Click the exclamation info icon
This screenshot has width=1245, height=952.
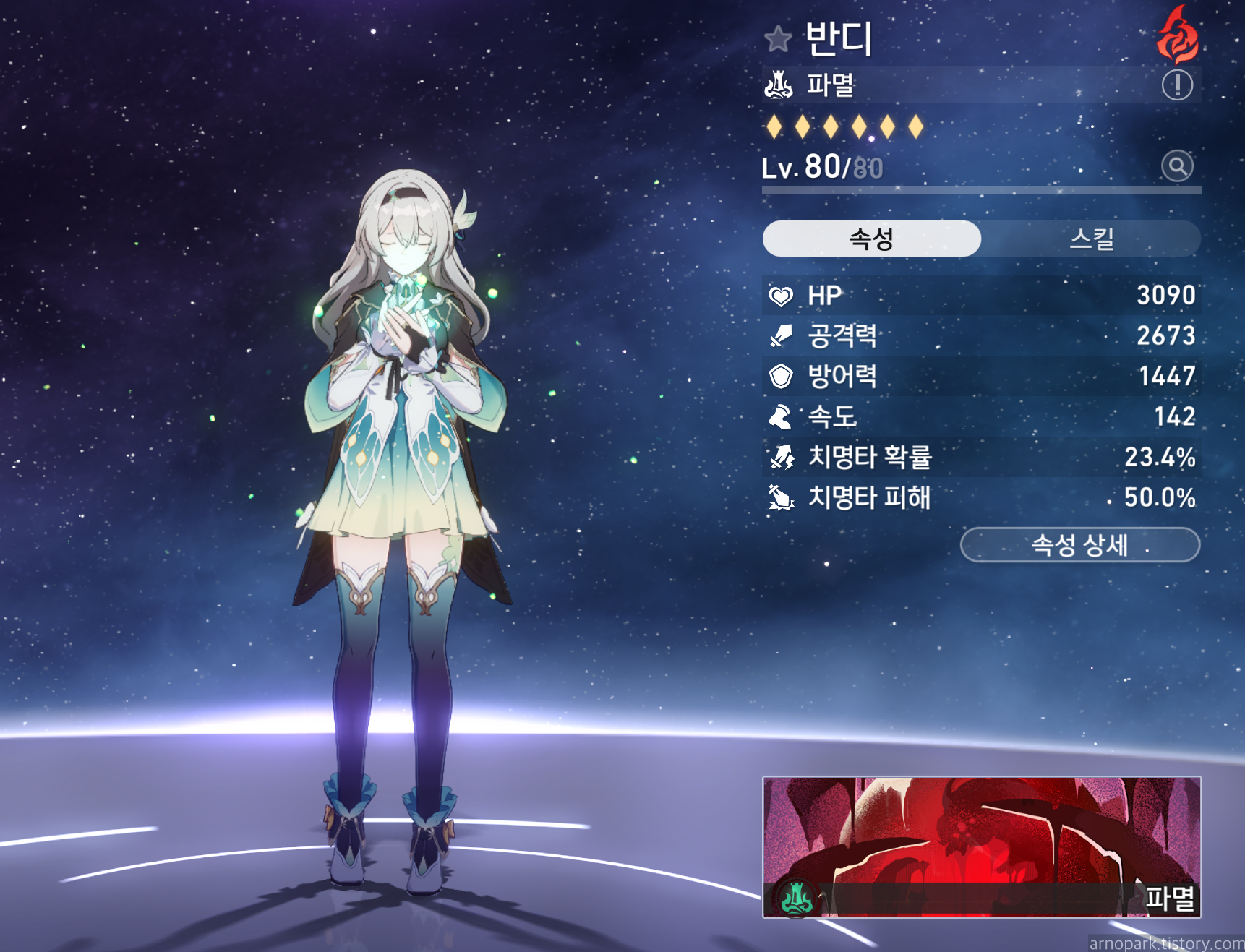tap(1176, 85)
